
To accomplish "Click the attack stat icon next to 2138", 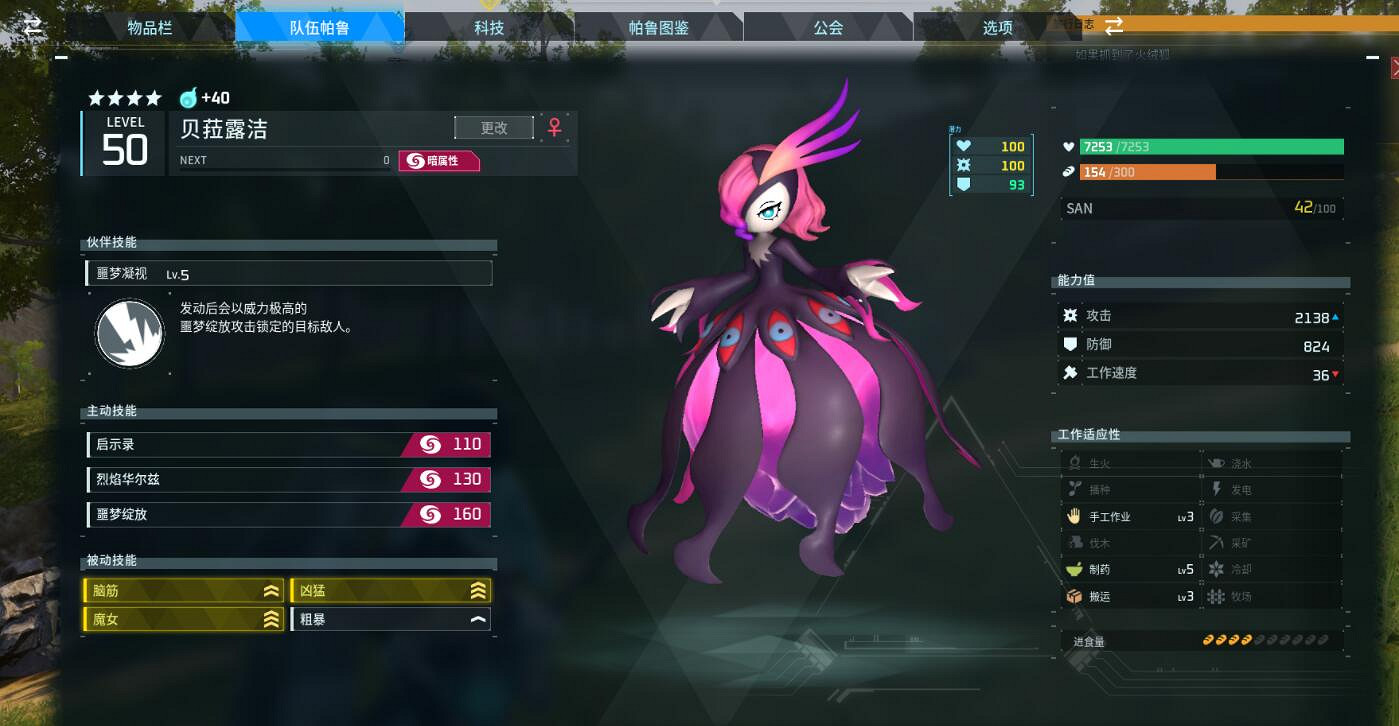I will pos(1072,314).
